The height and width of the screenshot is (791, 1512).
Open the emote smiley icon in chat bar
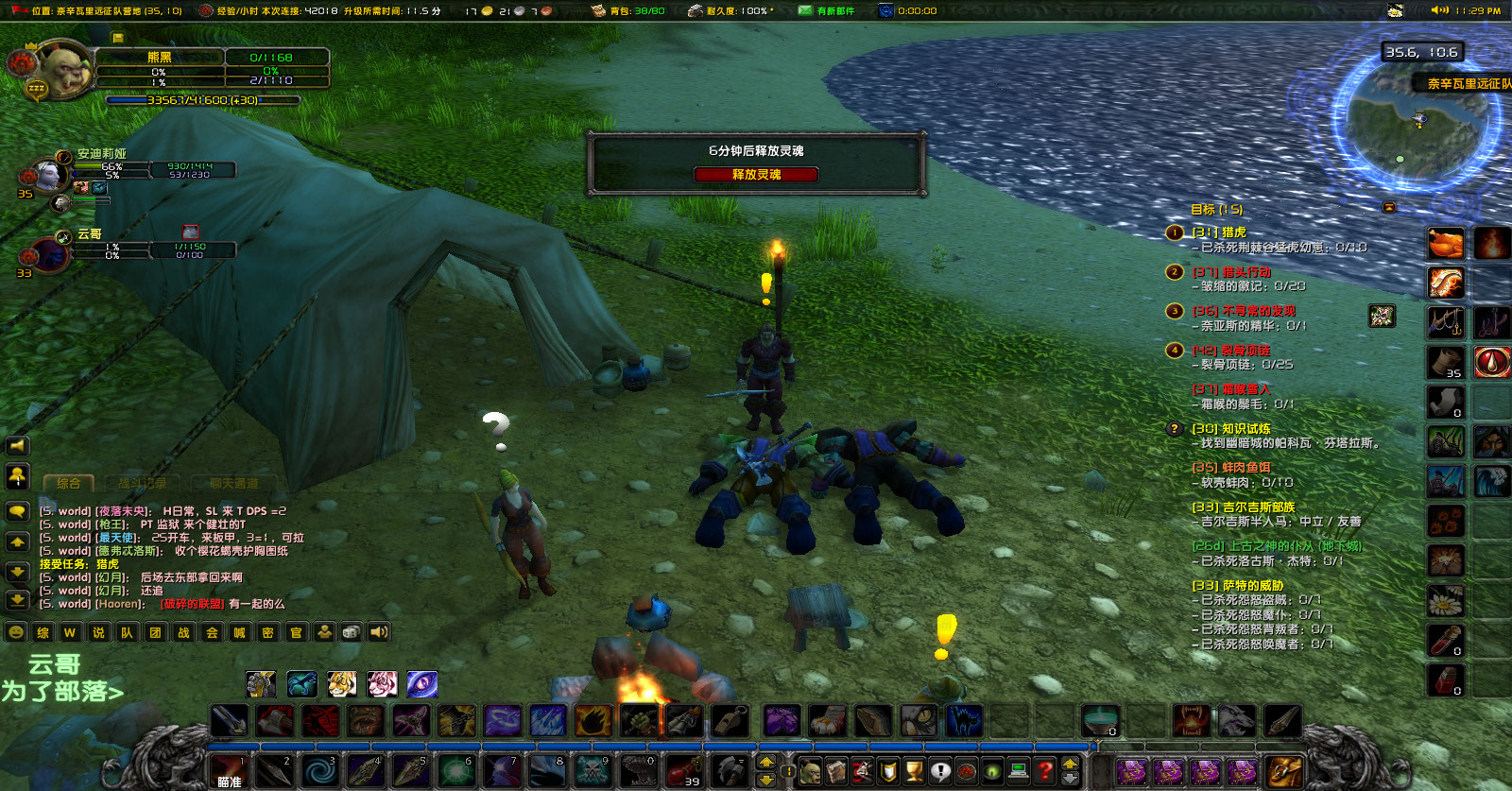point(15,632)
